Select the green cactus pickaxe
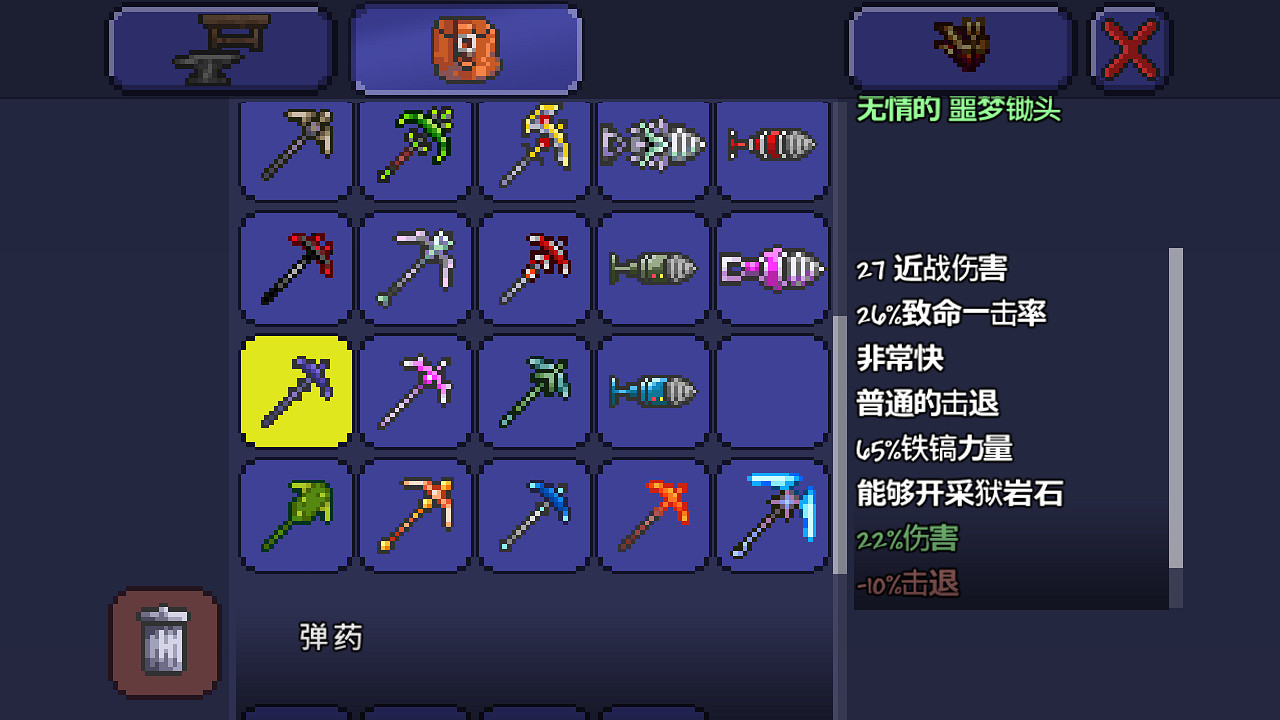Viewport: 1280px width, 720px height. point(295,515)
